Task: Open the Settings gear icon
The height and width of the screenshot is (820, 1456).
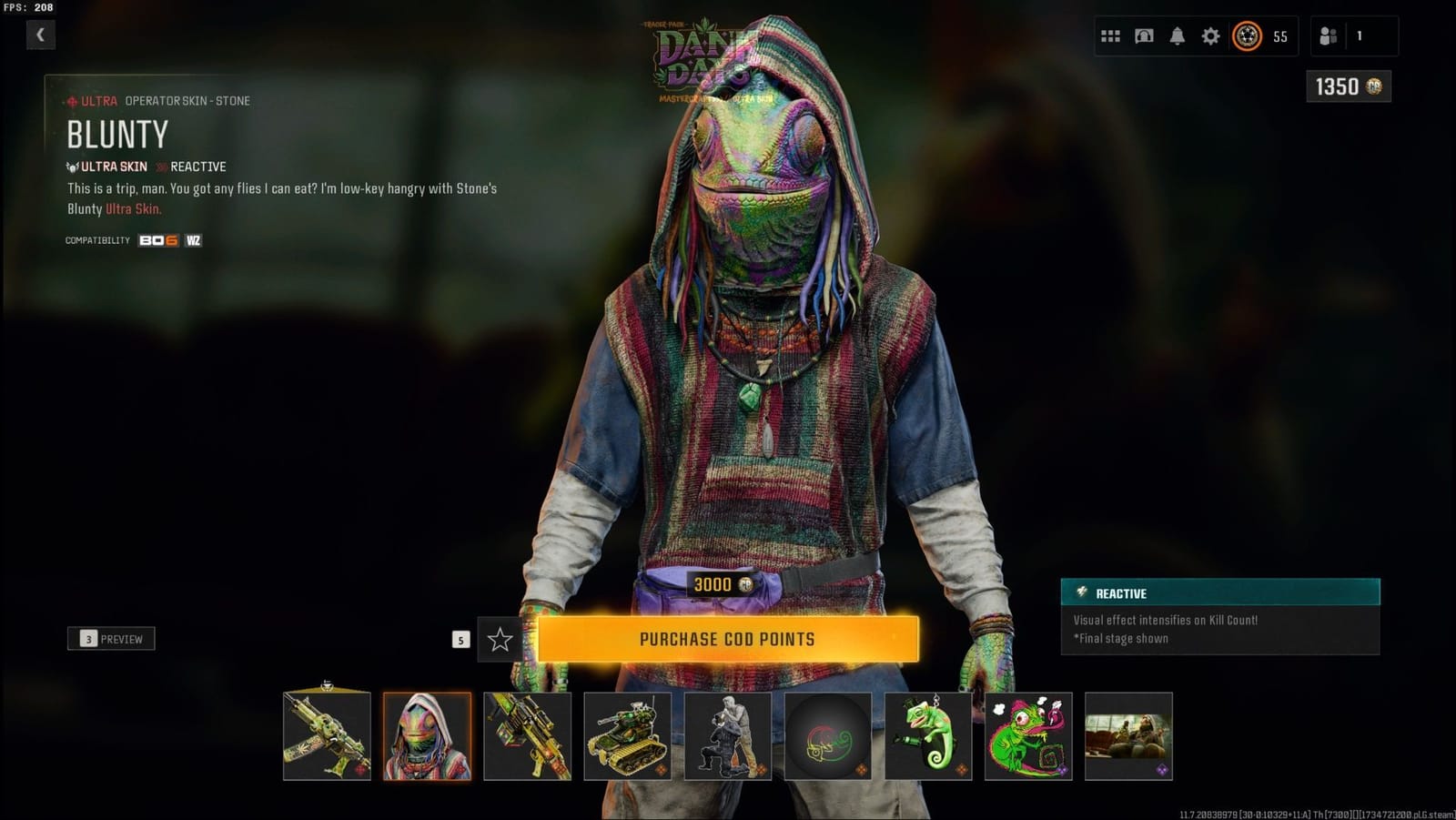Action: pos(1210,37)
